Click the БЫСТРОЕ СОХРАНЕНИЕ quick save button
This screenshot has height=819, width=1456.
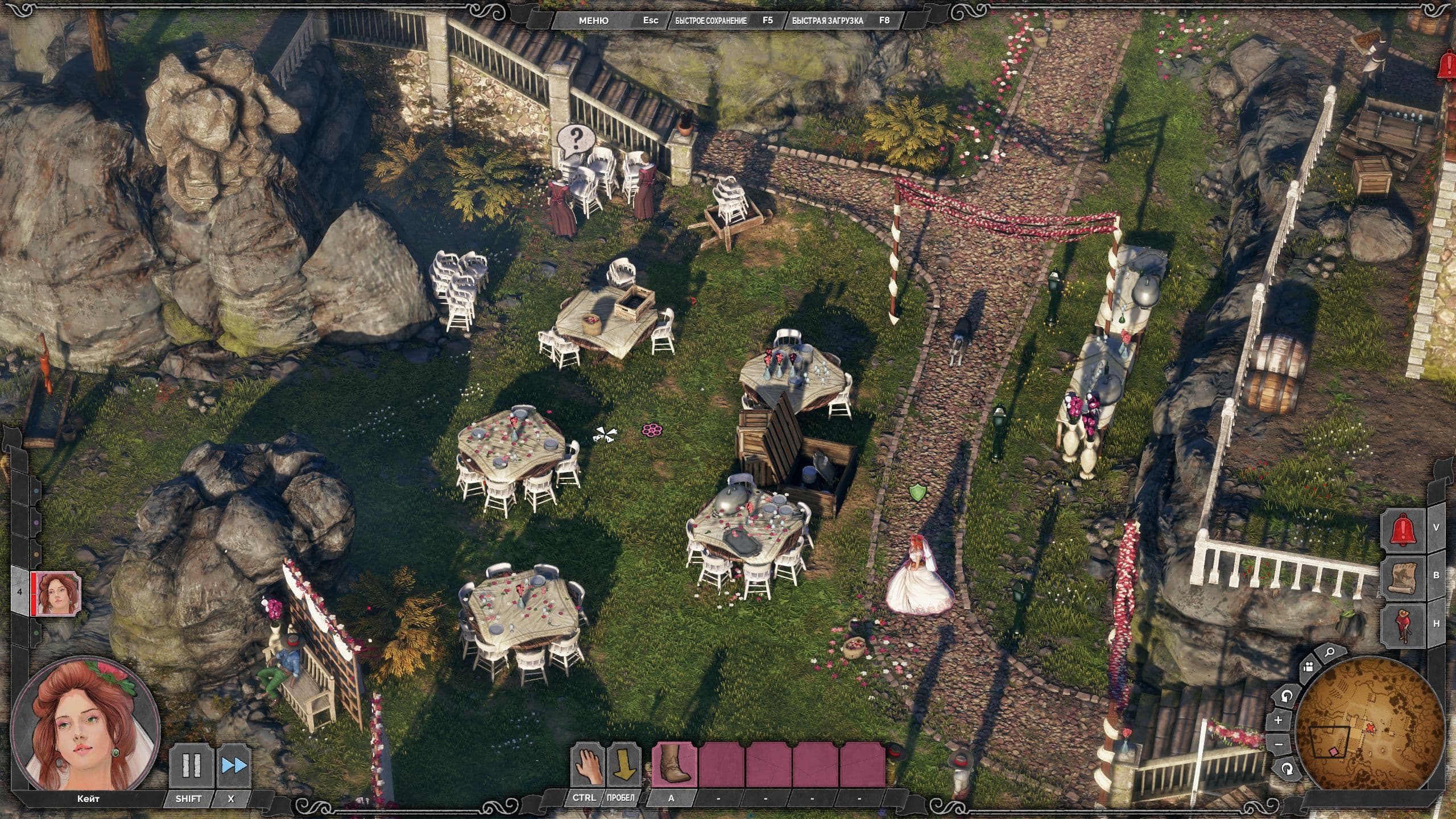click(711, 20)
